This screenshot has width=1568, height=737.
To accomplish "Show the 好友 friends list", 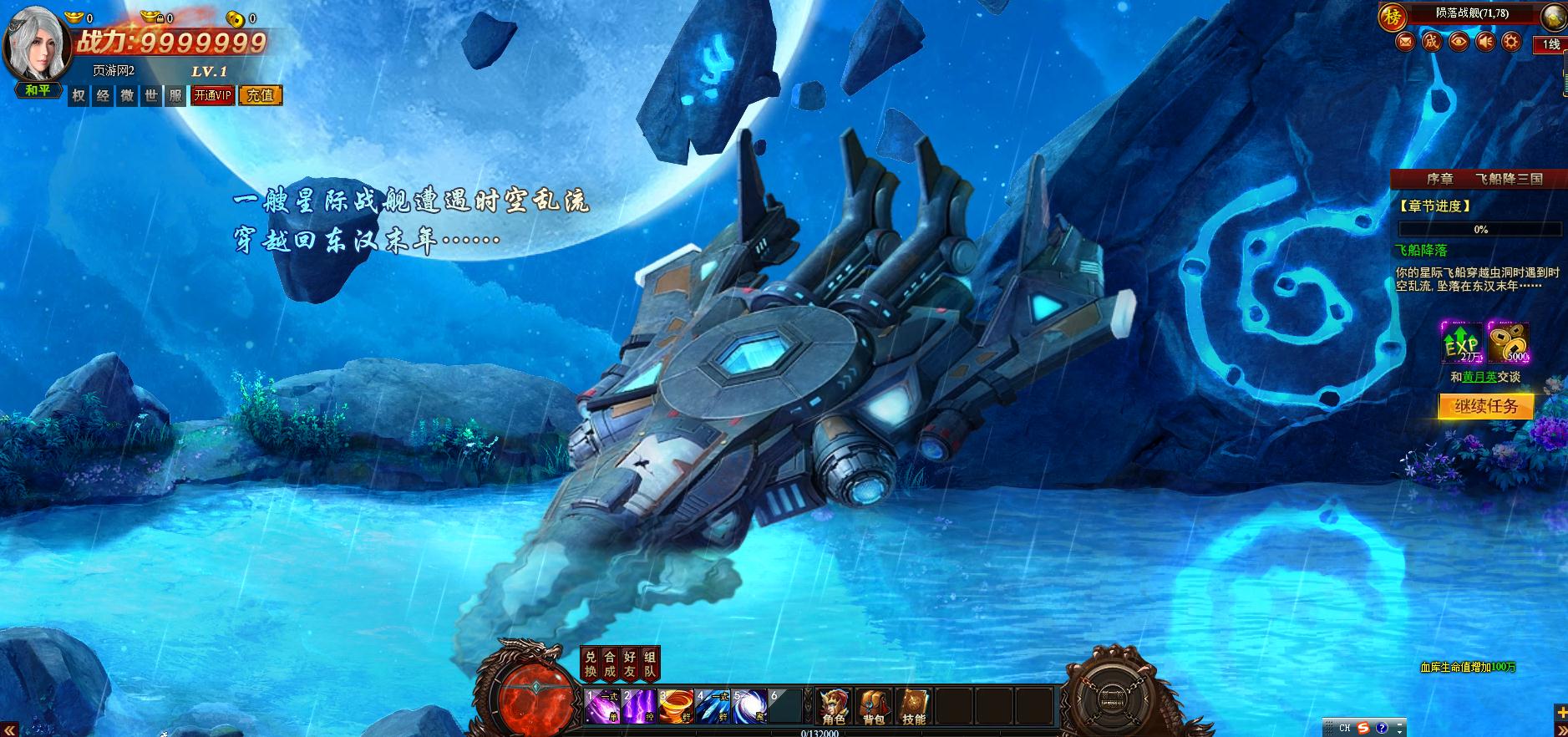I will tap(631, 664).
